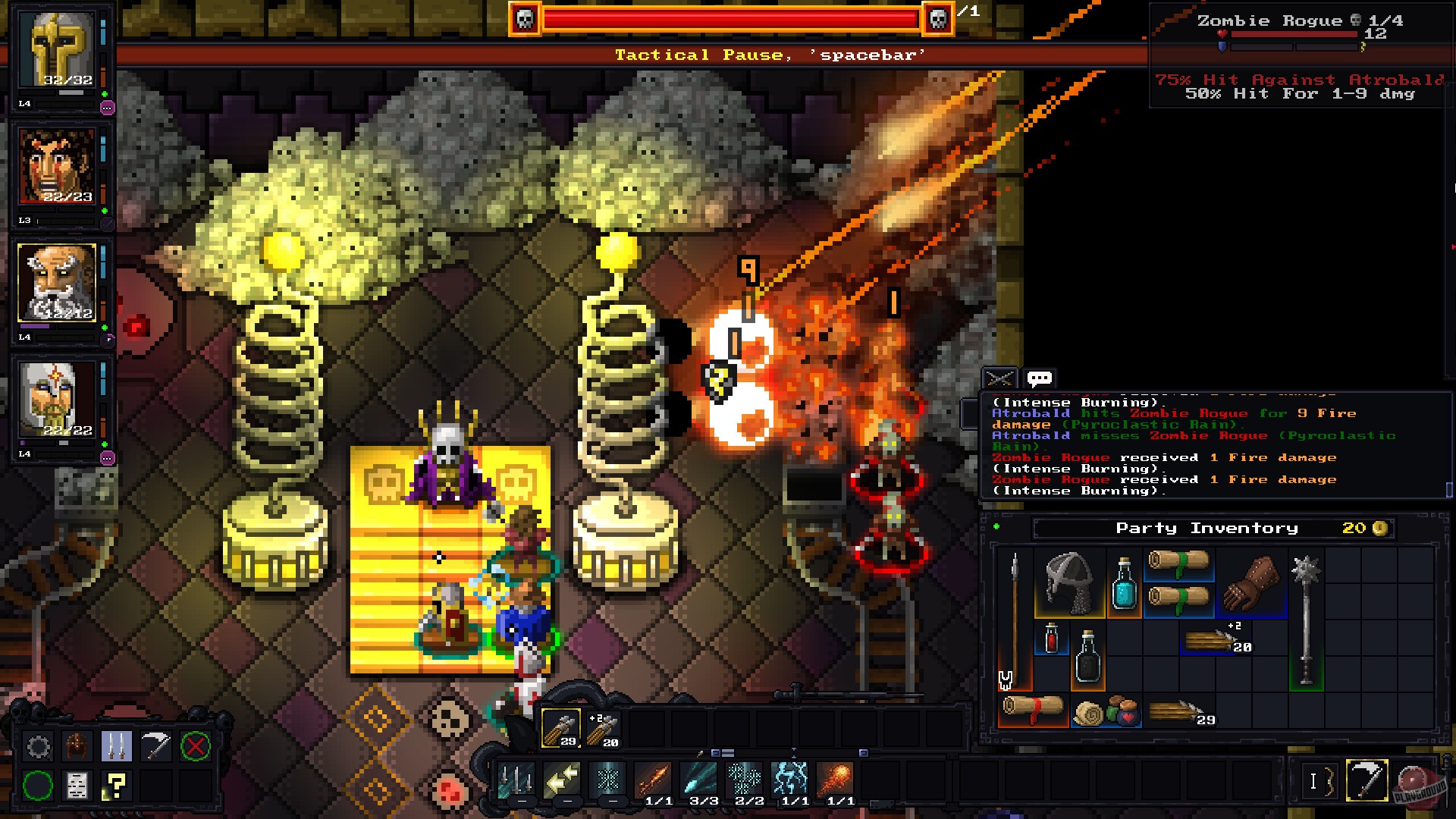
Task: Toggle the green circle indicator bottom-left
Action: pos(38,786)
